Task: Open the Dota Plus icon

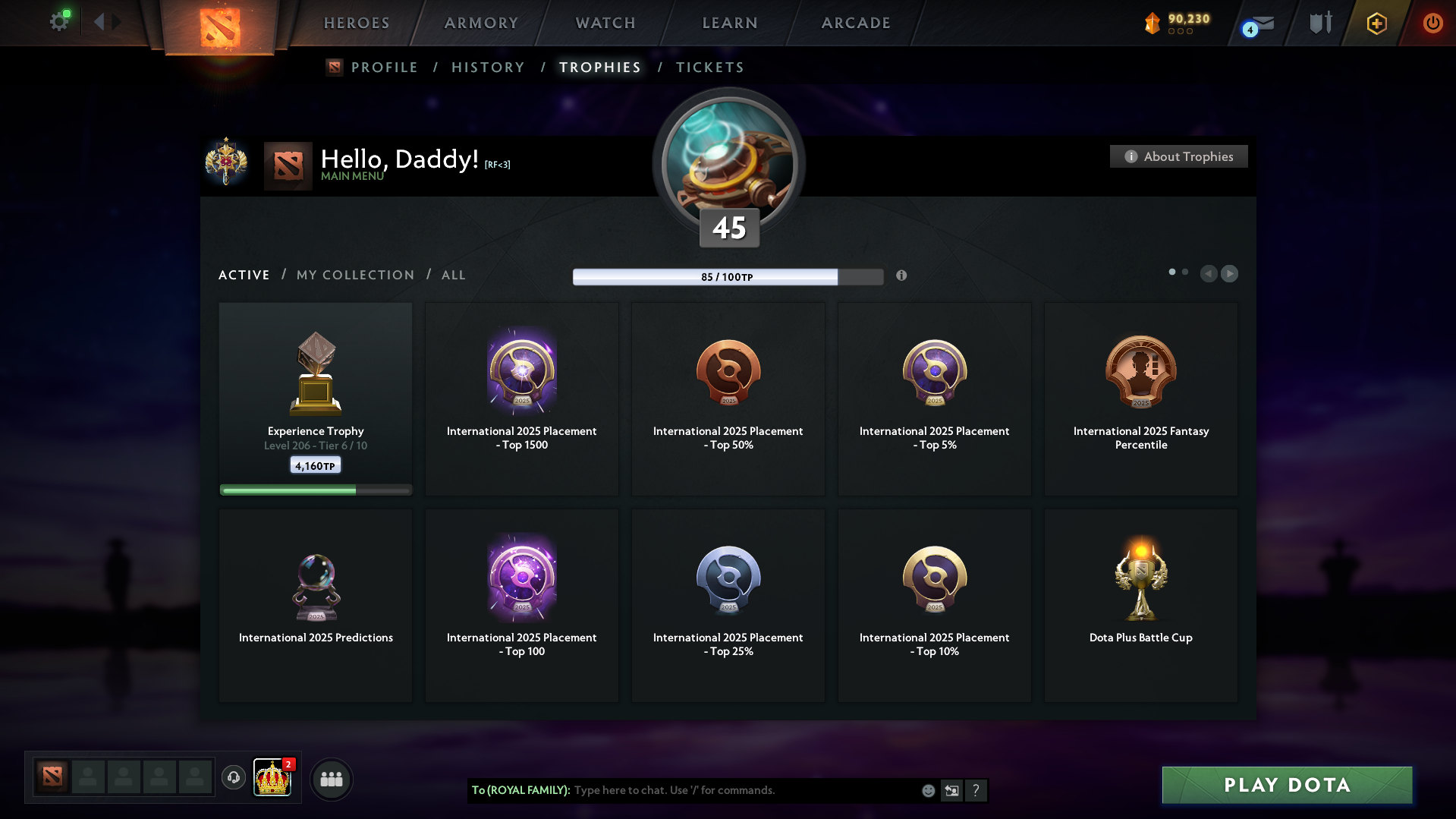Action: 1376,24
